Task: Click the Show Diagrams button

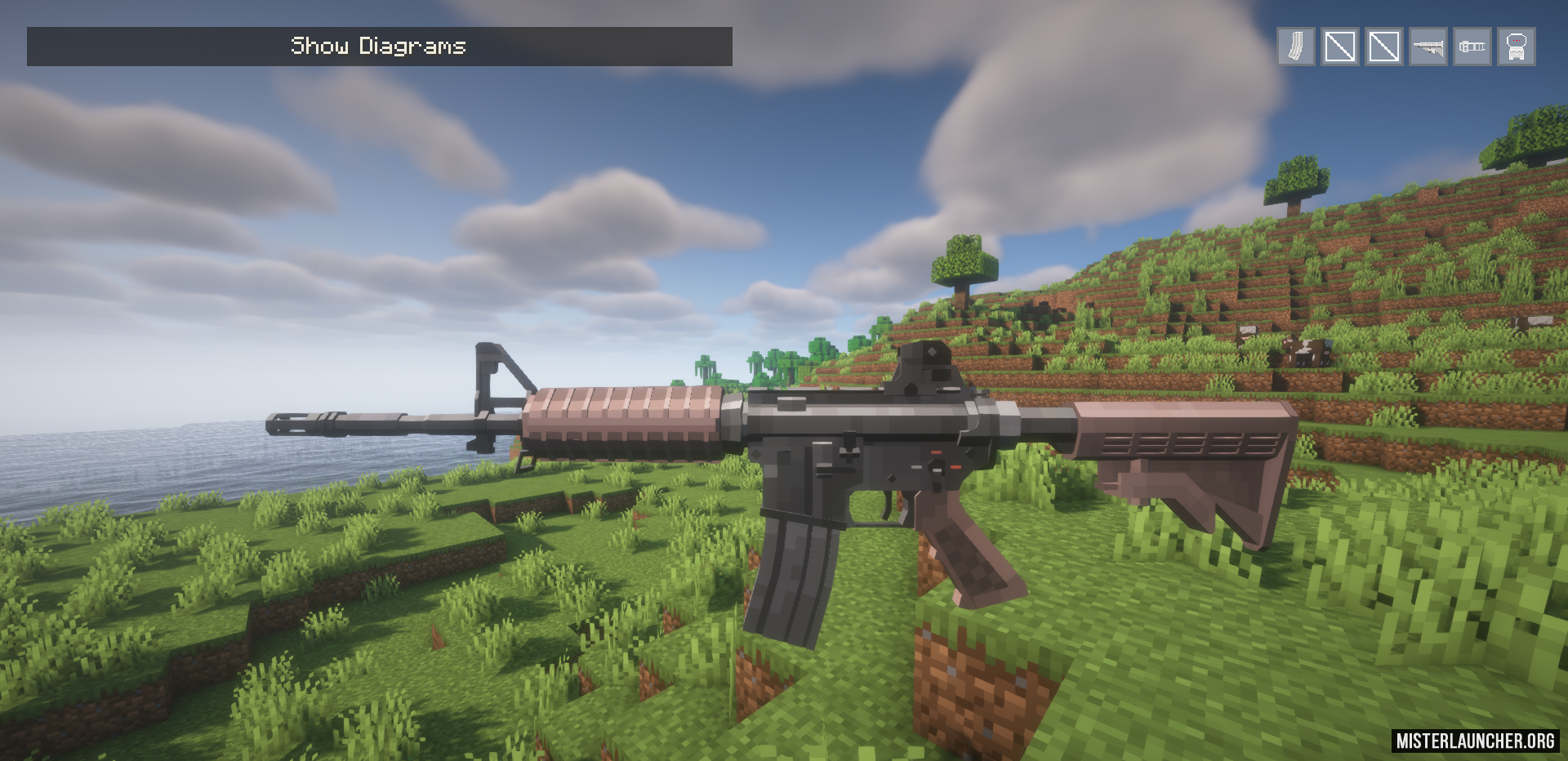Action: pyautogui.click(x=379, y=47)
